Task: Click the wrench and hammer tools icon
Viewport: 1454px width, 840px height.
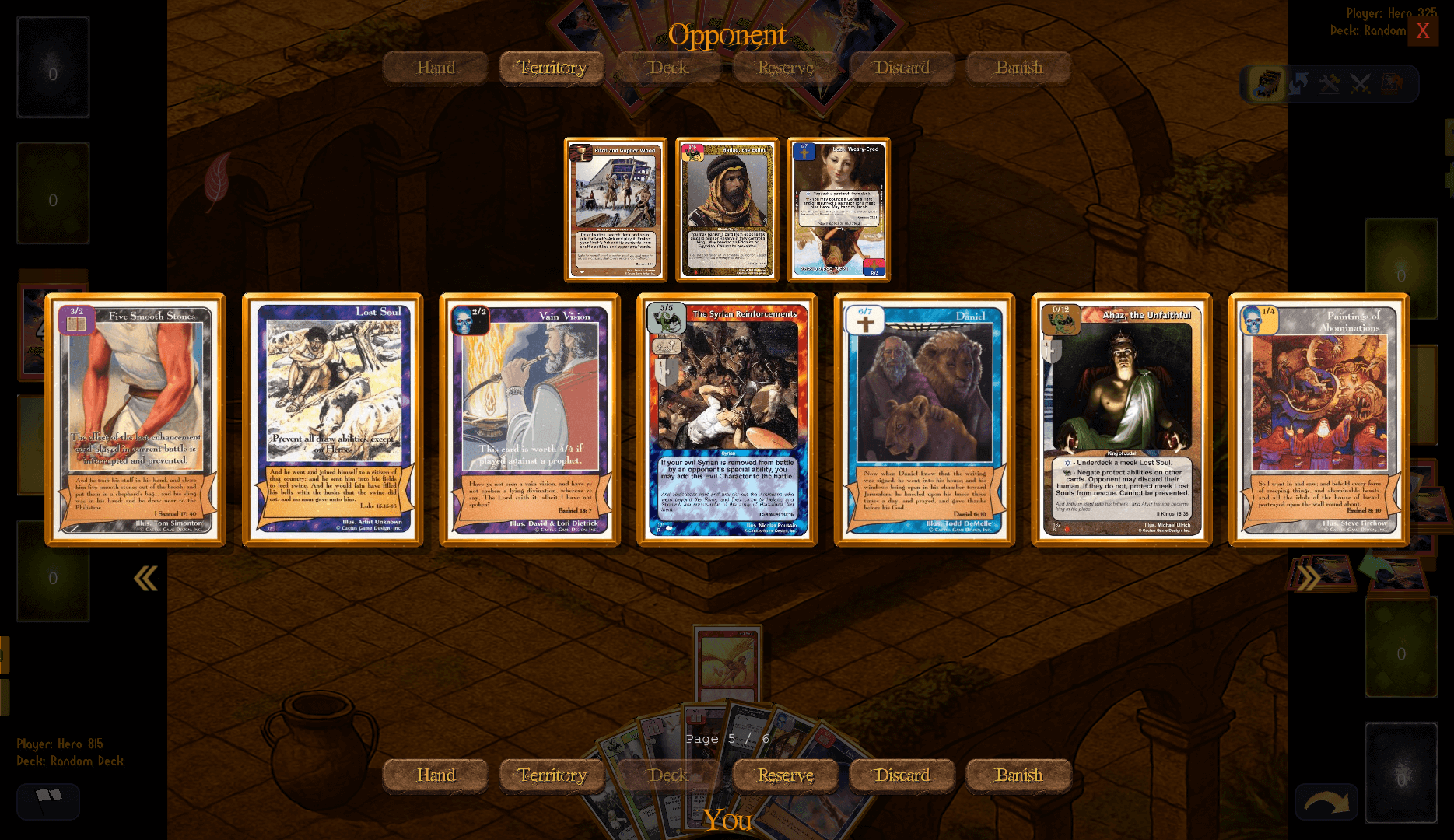Action: [x=1327, y=85]
